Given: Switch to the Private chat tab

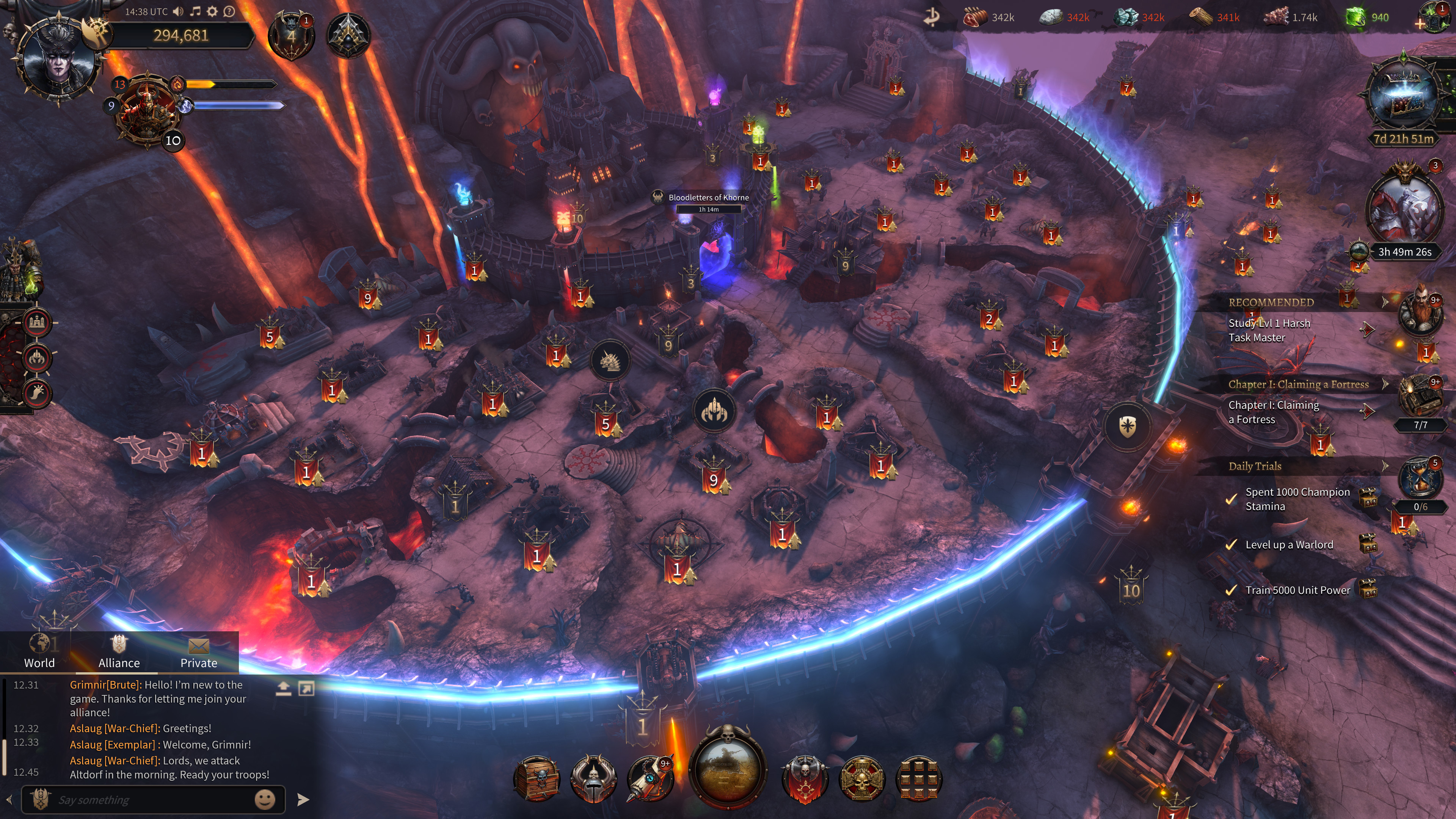Looking at the screenshot, I should [198, 652].
